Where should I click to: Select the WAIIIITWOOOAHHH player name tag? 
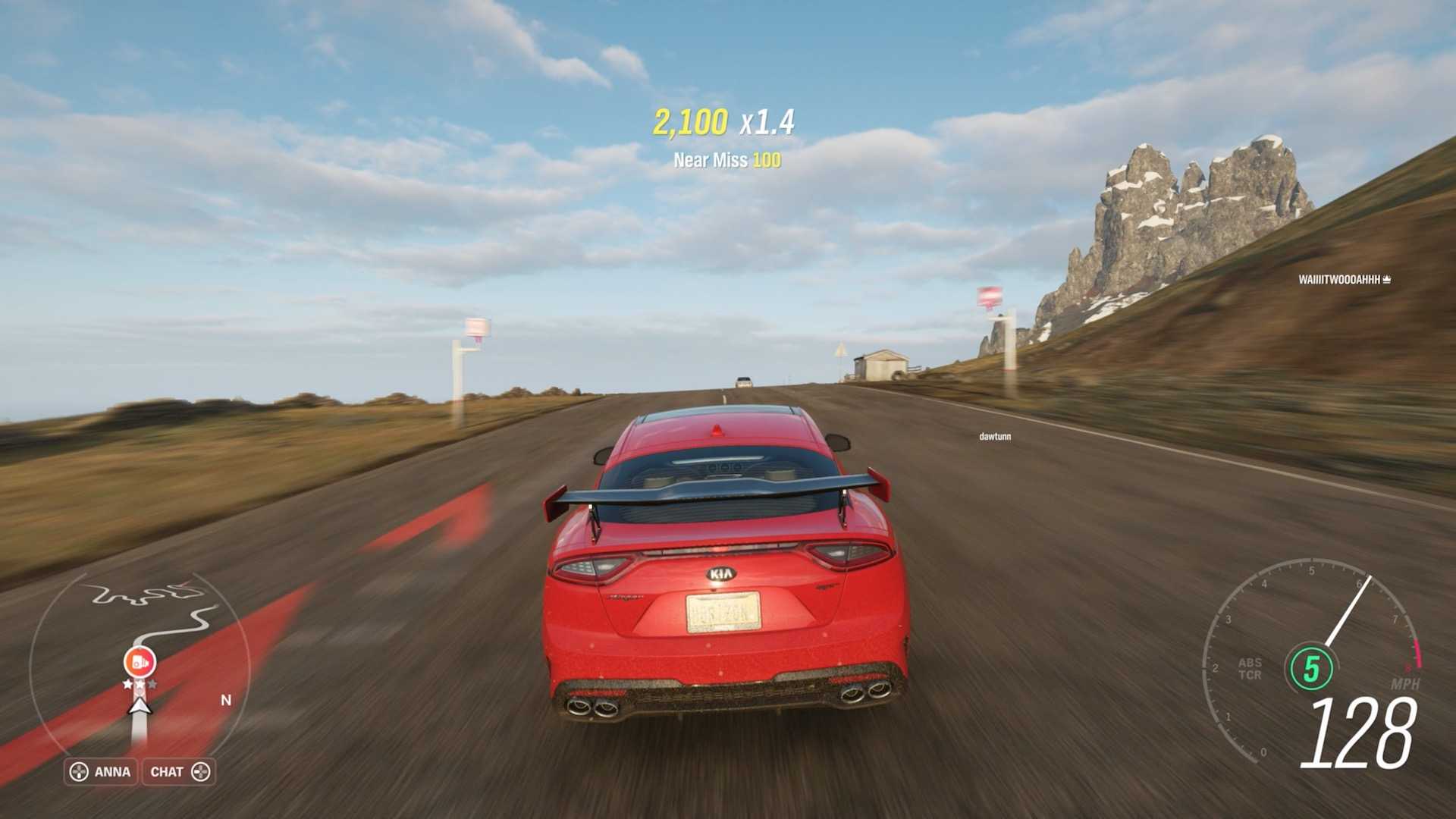click(x=1344, y=280)
